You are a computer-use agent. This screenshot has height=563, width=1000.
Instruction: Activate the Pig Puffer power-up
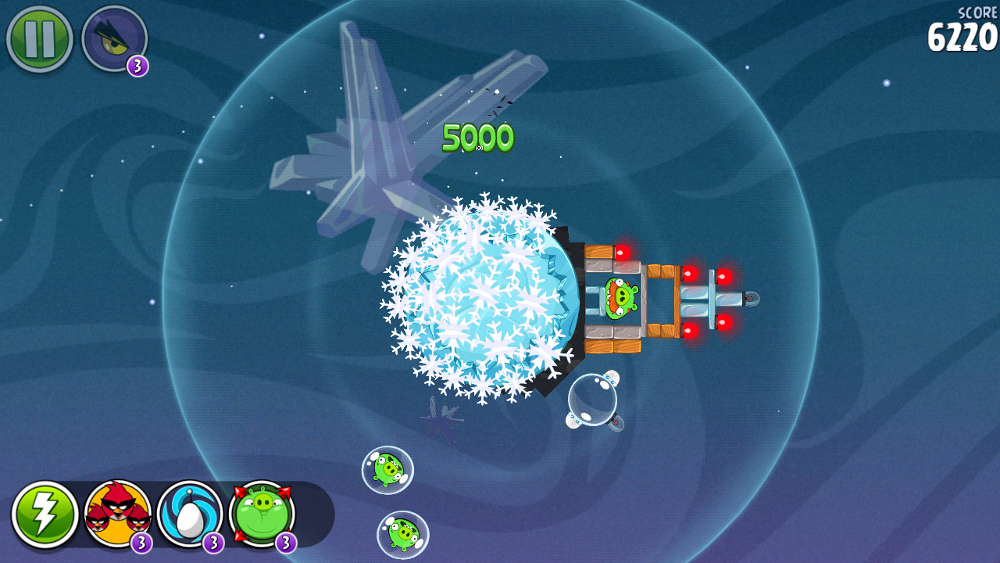262,514
